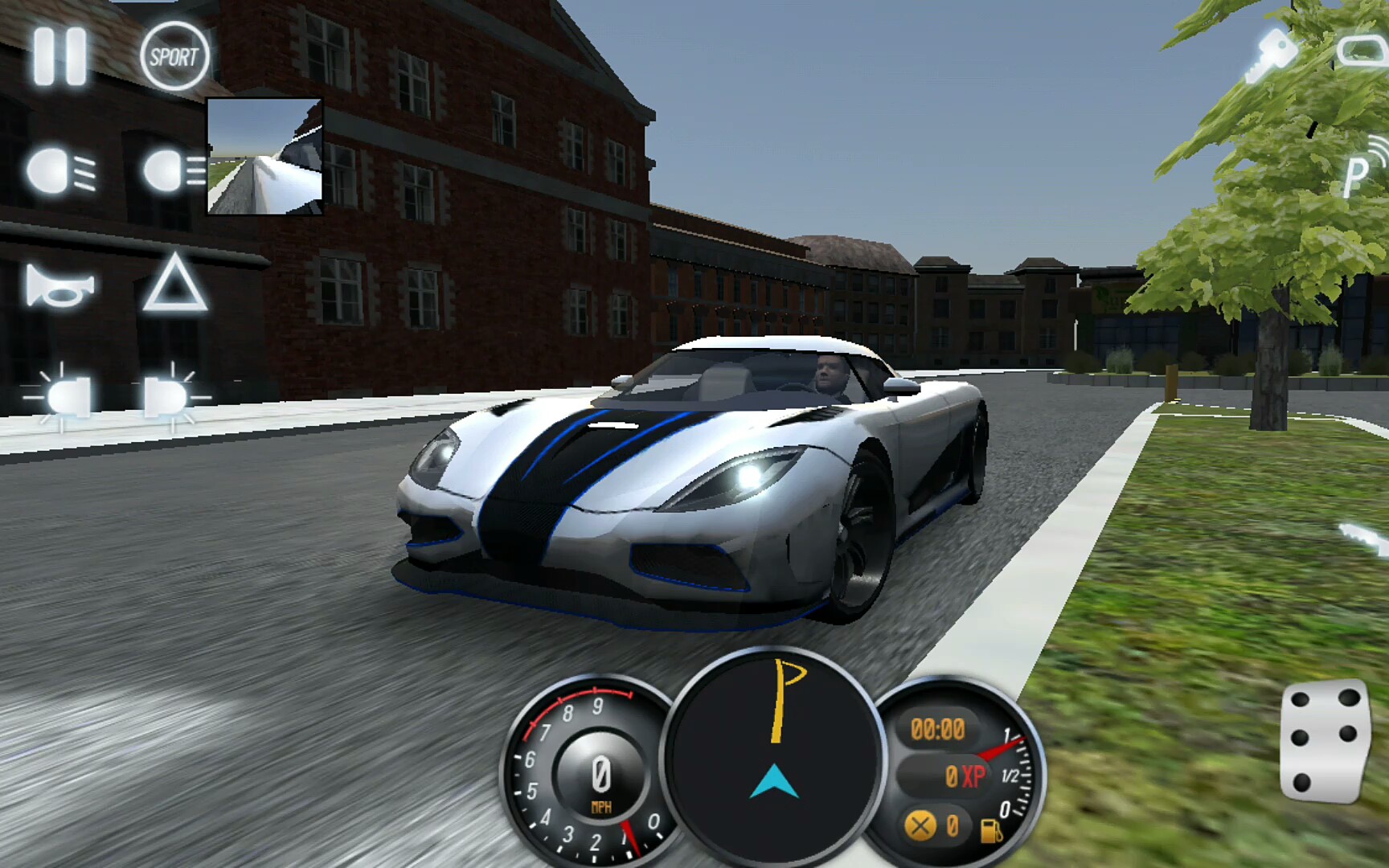Activate the hazard warning triangle

pos(175,283)
